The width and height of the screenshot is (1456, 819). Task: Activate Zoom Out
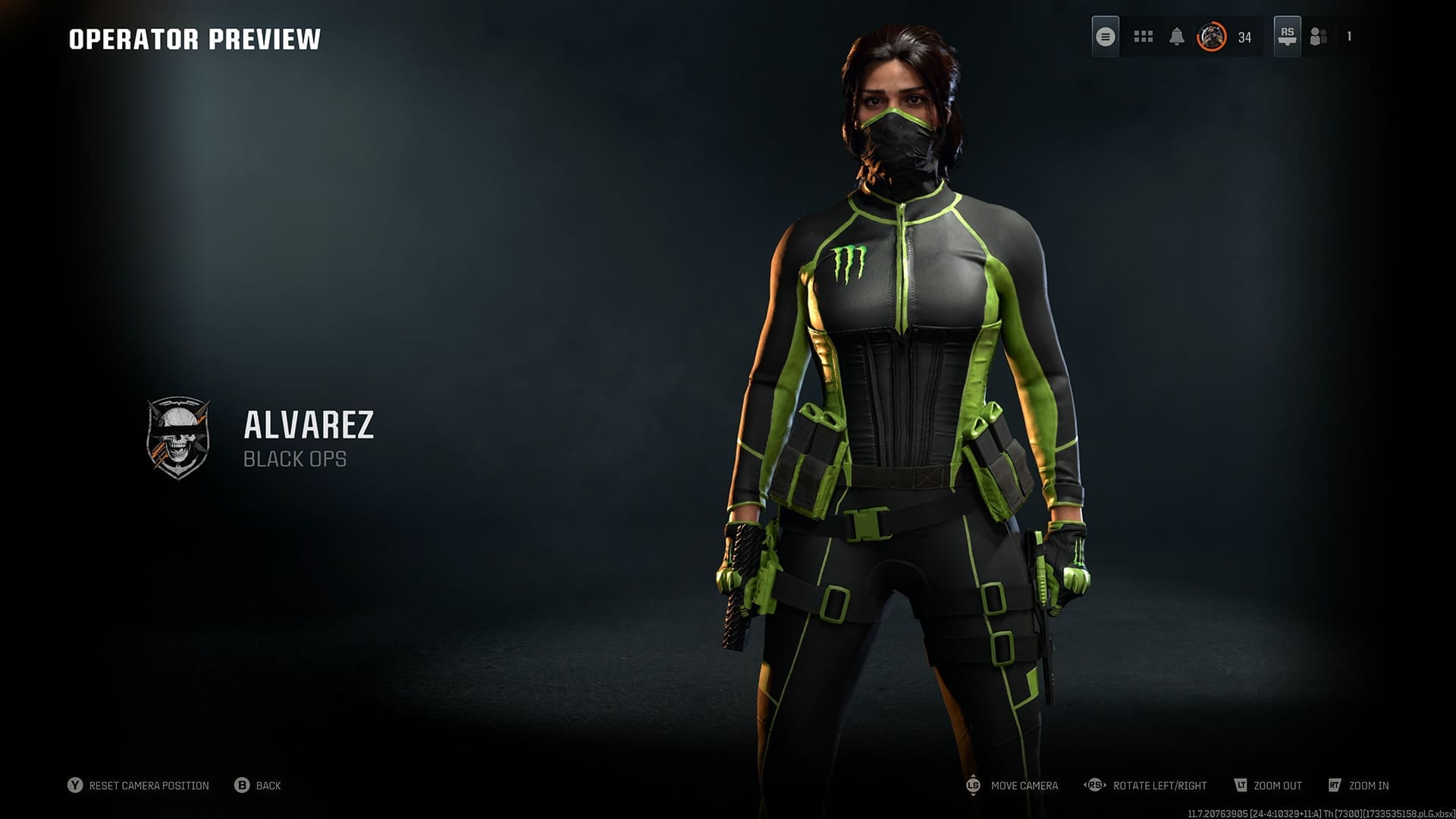1279,785
